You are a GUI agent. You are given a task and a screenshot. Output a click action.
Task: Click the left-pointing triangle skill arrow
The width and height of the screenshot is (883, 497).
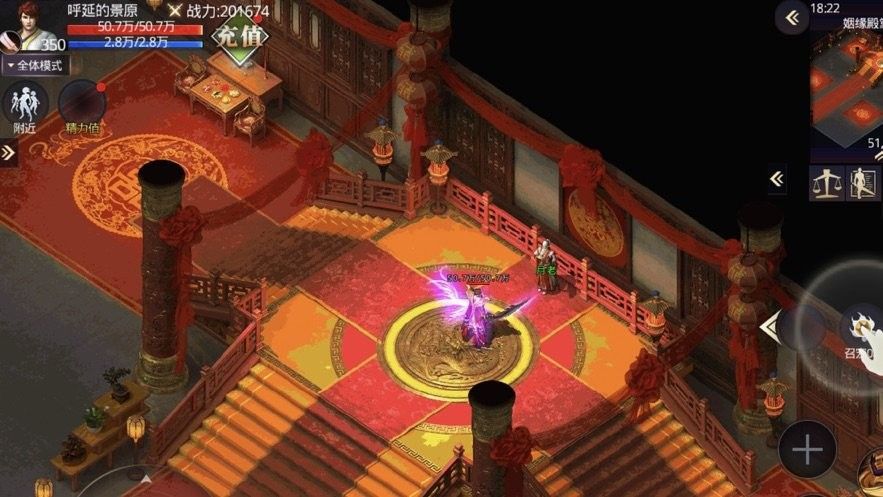(x=768, y=327)
